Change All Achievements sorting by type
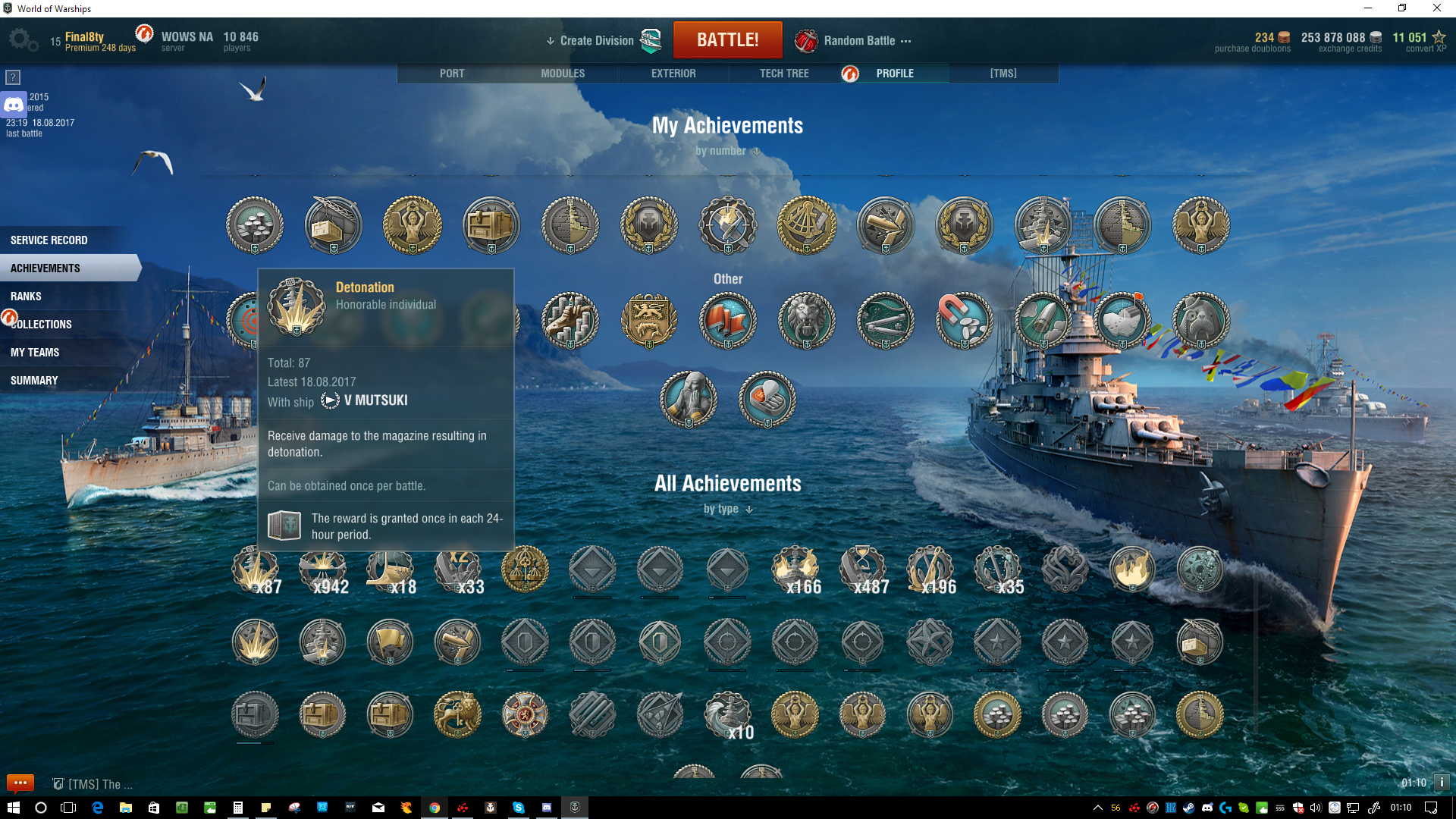The image size is (1456, 819). (727, 509)
